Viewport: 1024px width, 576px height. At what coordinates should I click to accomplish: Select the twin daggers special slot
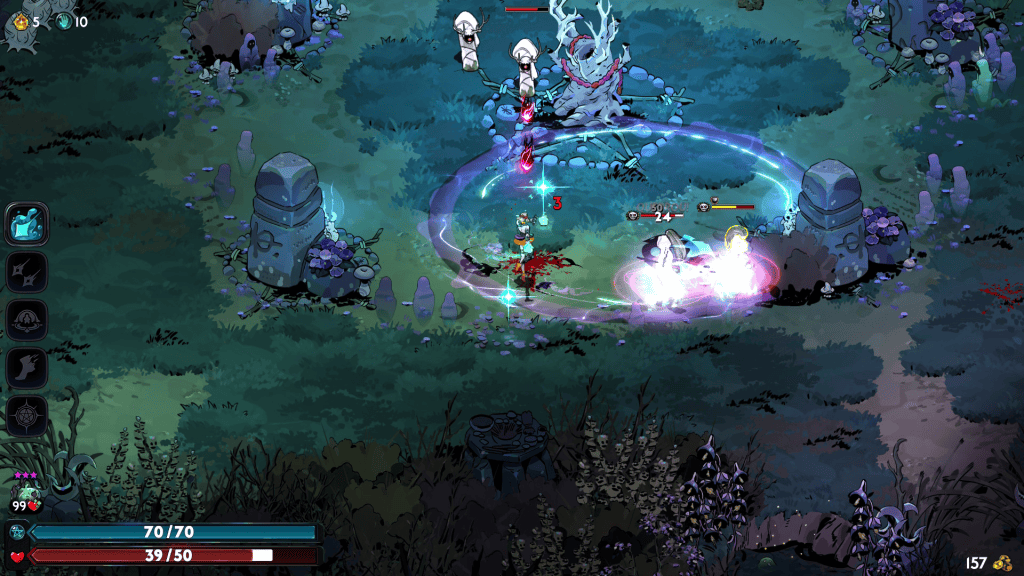[x=27, y=272]
